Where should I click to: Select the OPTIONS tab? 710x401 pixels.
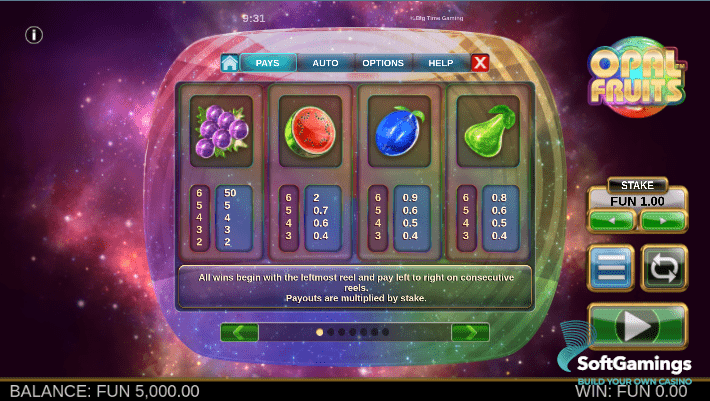383,63
